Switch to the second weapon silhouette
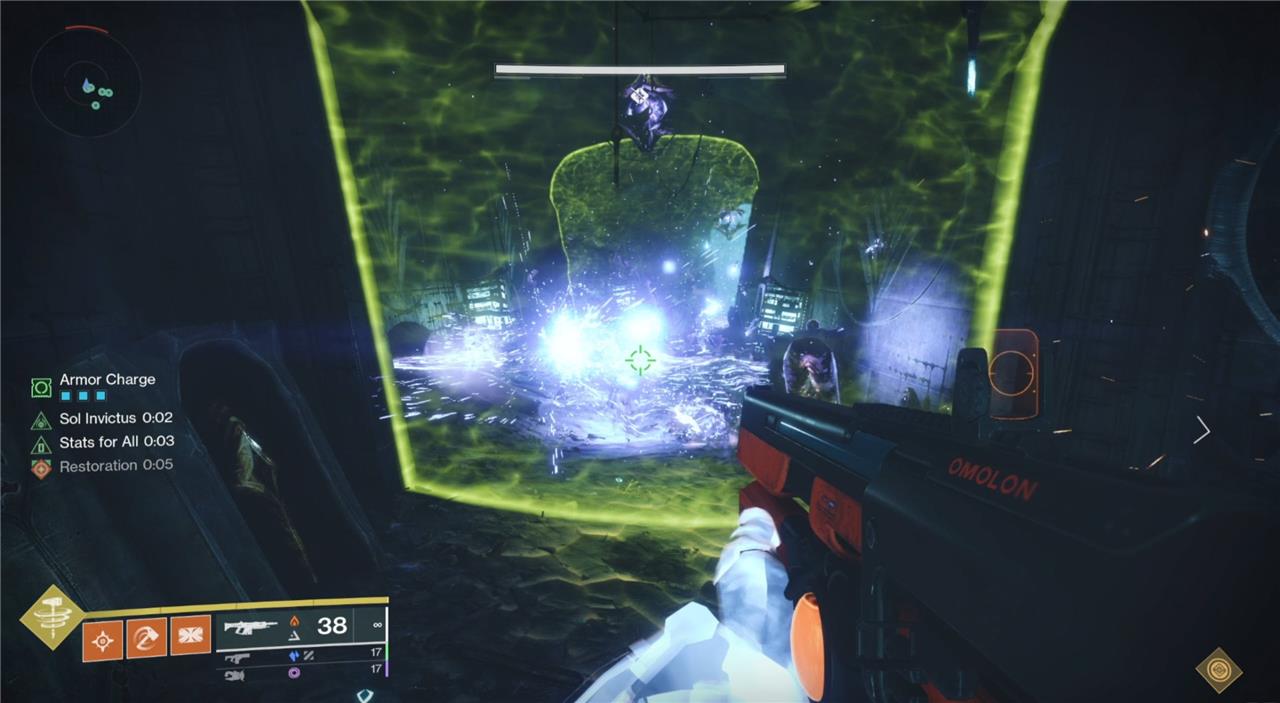The height and width of the screenshot is (703, 1280). pos(237,657)
